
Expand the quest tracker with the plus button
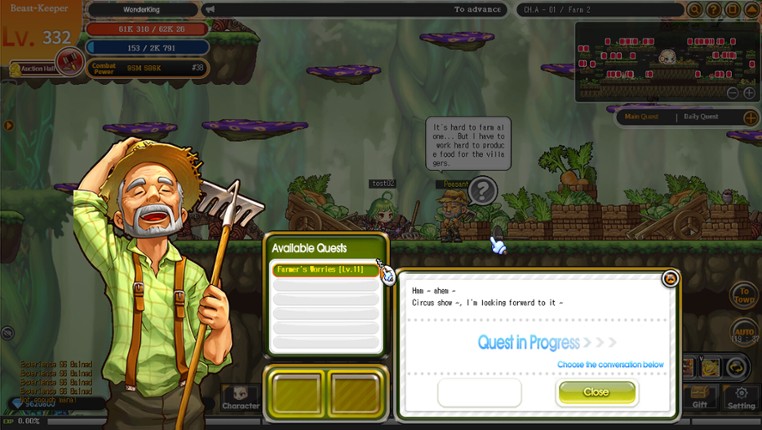[747, 117]
